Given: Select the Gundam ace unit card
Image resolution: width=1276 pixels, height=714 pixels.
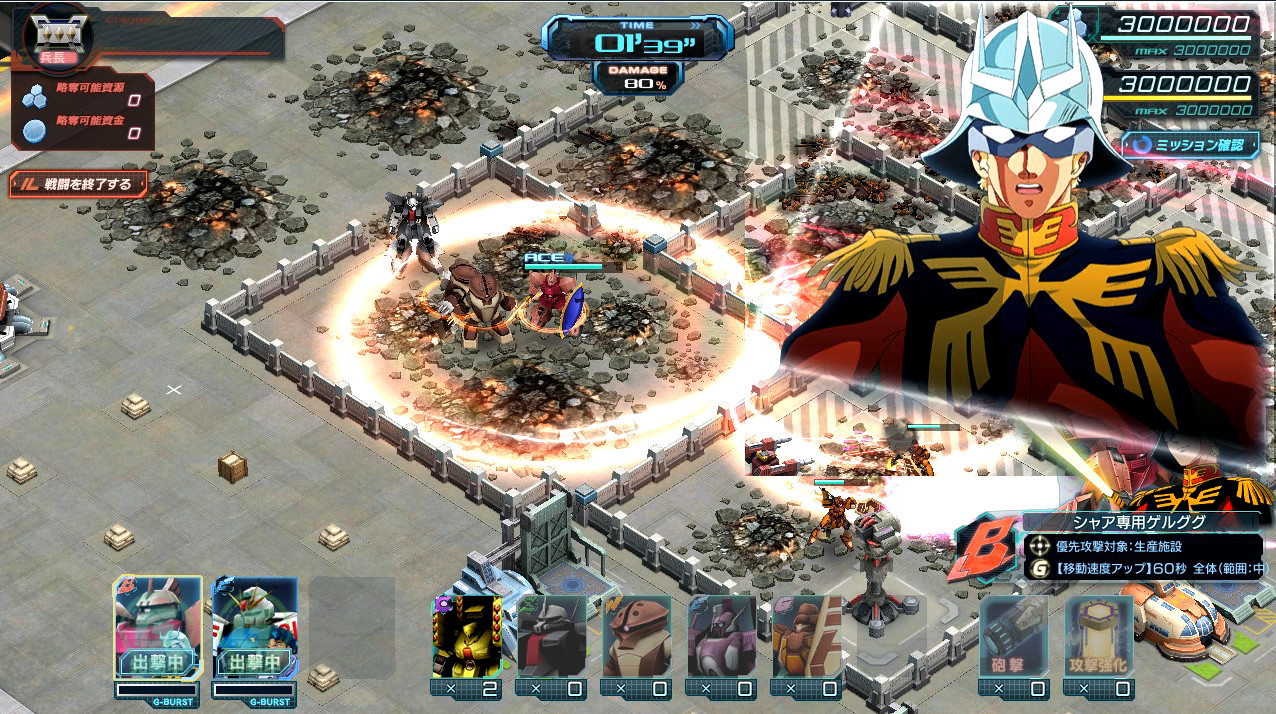Looking at the screenshot, I should 254,628.
